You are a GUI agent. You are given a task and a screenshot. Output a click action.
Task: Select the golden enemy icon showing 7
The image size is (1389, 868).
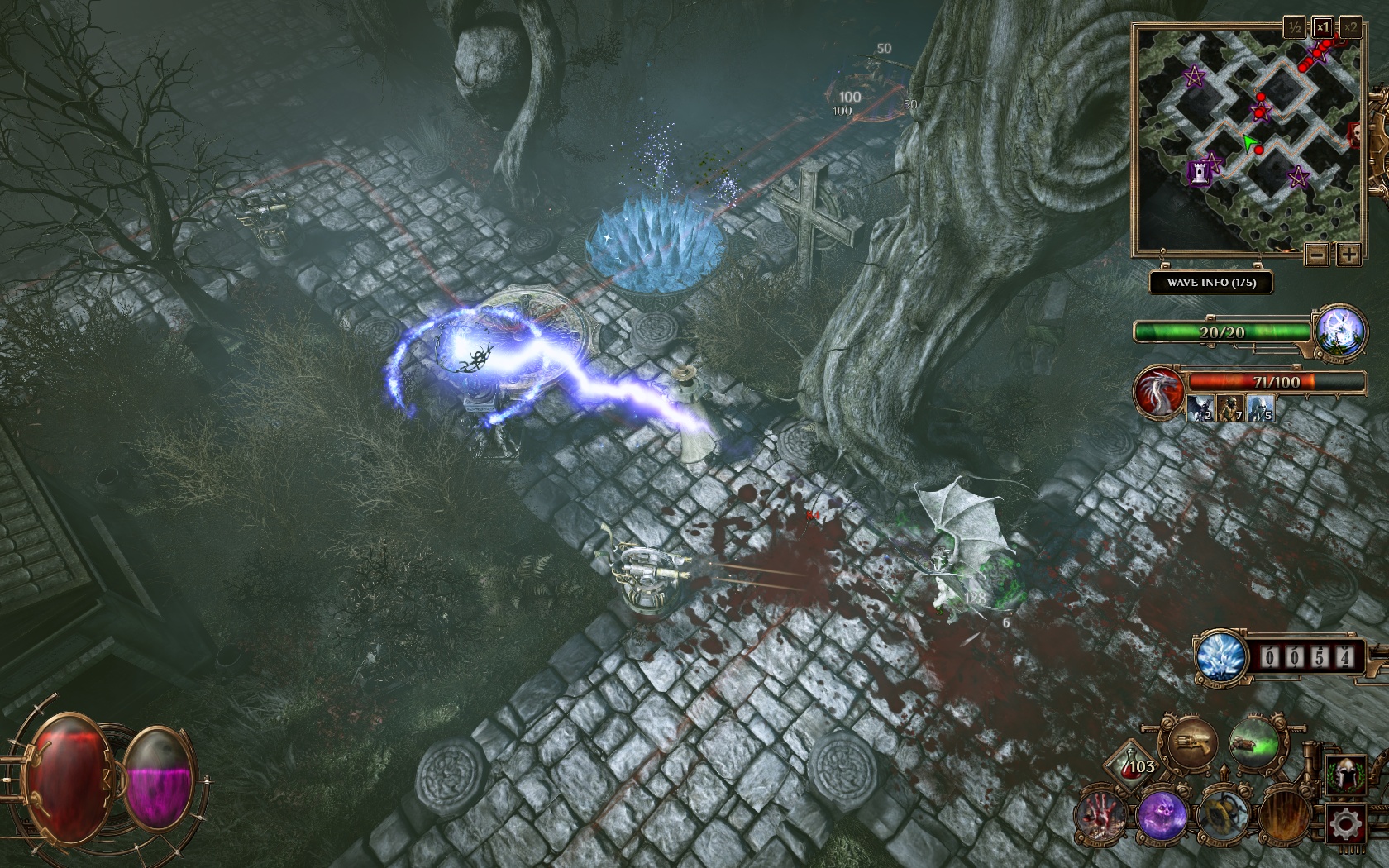click(1230, 408)
